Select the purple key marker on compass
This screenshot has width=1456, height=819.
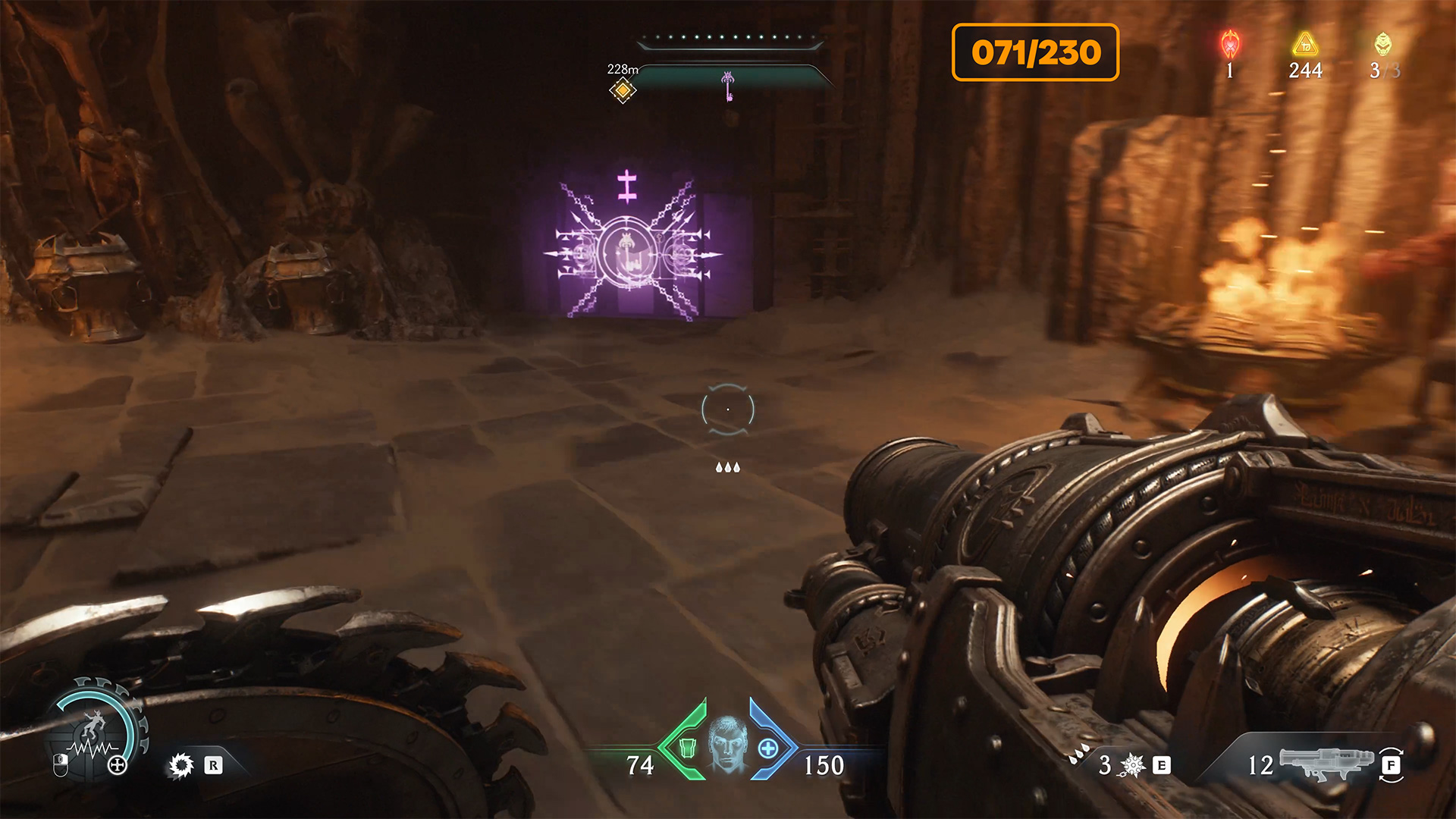(727, 86)
